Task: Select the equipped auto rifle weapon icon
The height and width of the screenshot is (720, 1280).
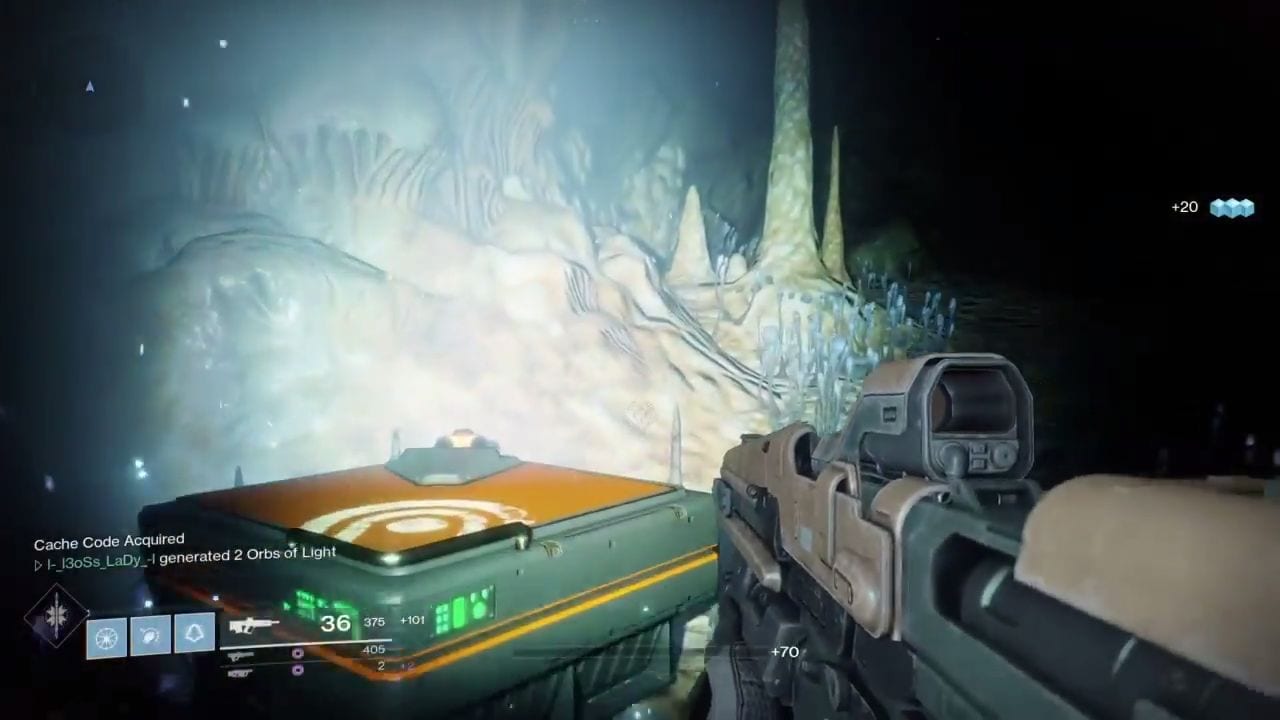Action: (x=254, y=626)
